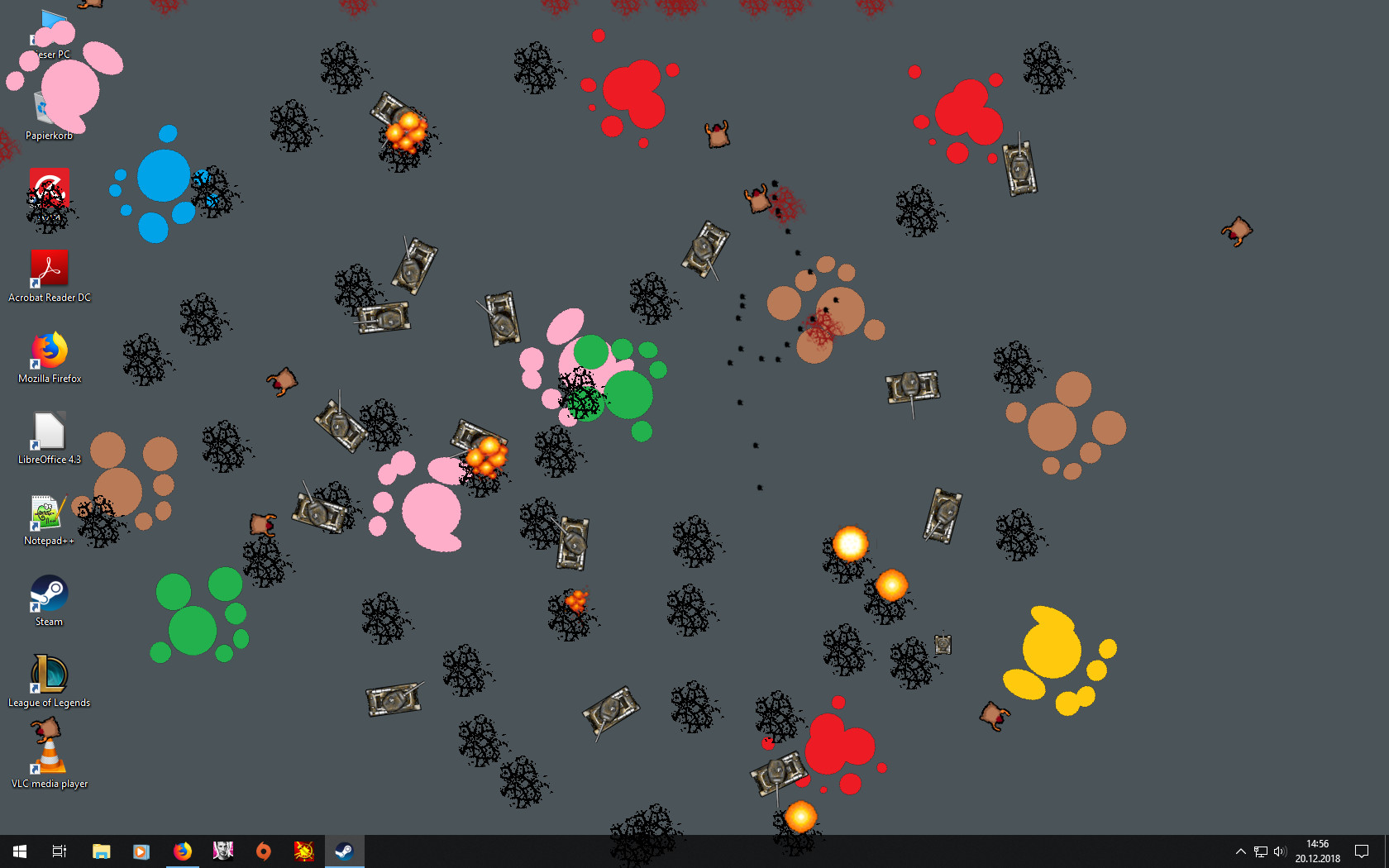Screen dimensions: 1389x868
Task: Expand hidden system tray icons
Action: 1240,851
